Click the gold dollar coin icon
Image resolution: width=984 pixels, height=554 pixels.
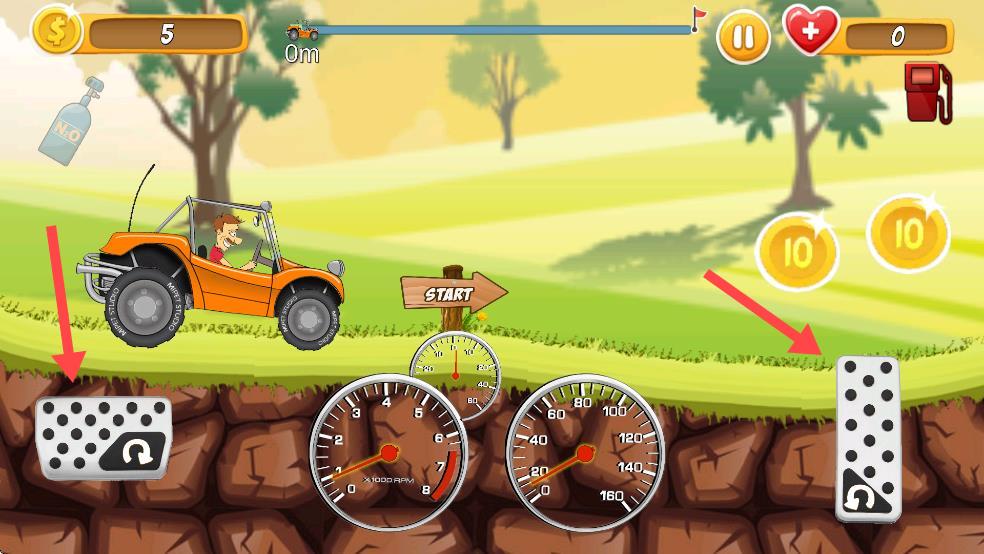pyautogui.click(x=58, y=31)
